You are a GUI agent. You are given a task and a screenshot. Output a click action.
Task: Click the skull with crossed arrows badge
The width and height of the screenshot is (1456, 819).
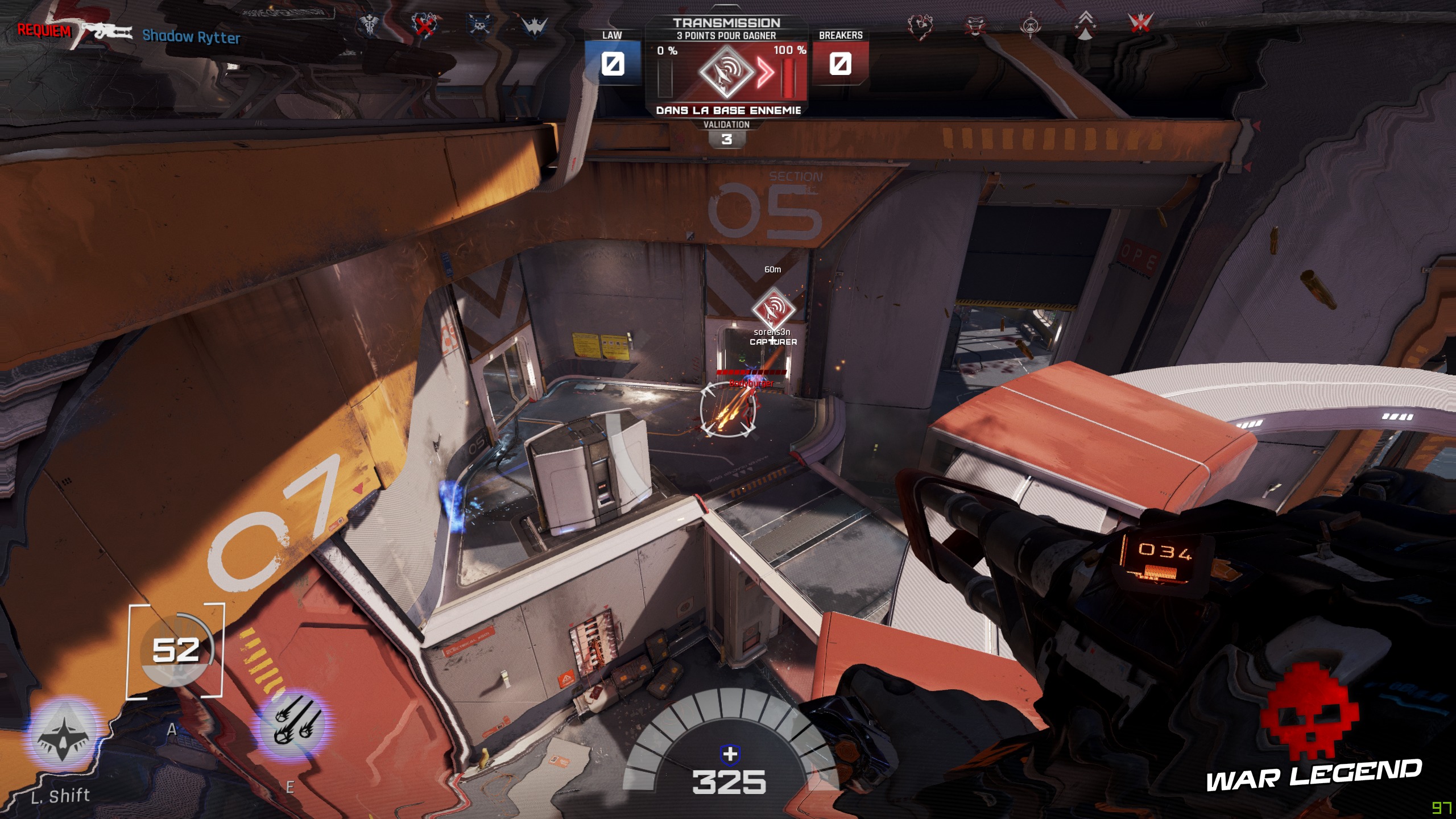(481, 26)
